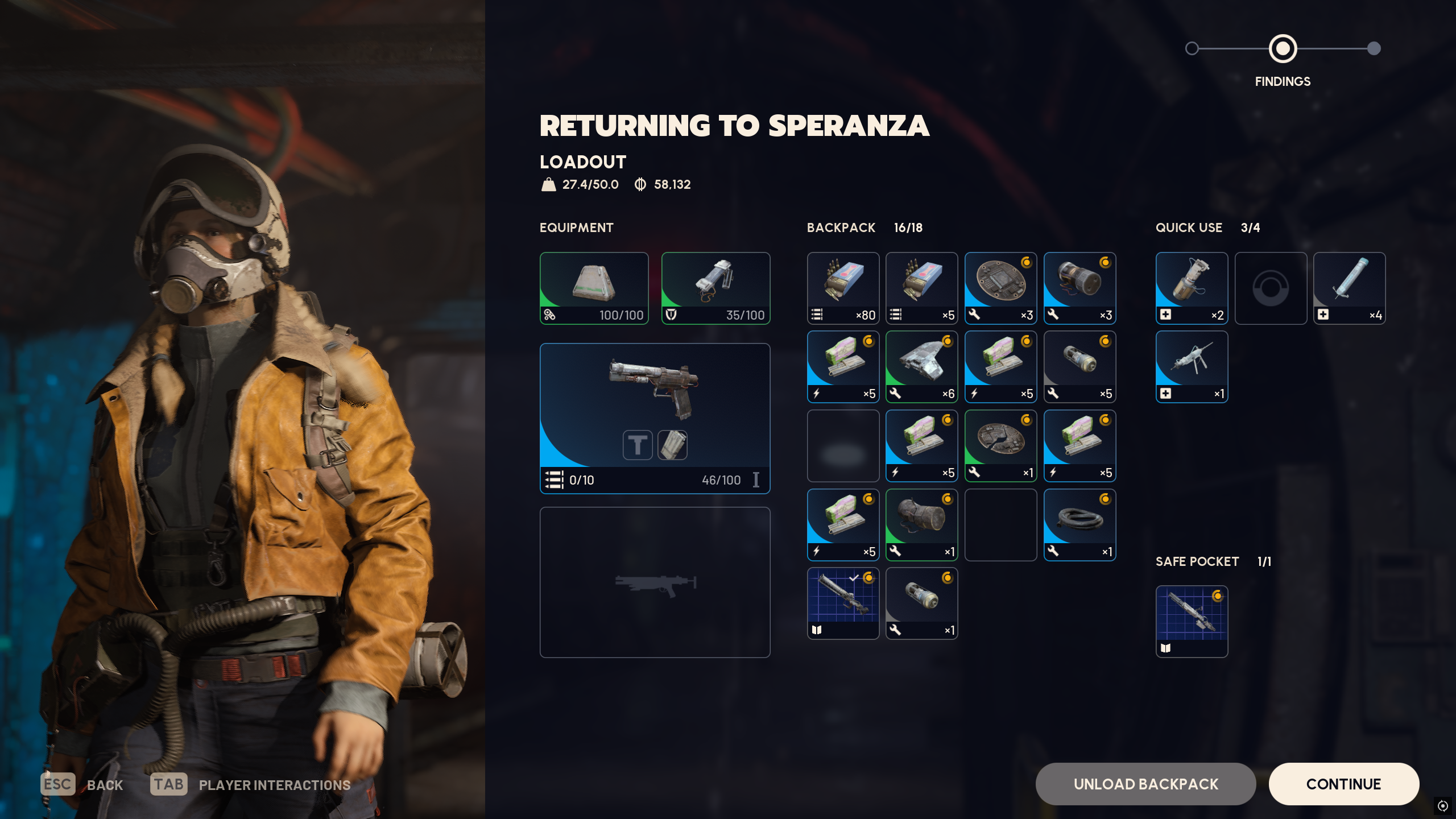This screenshot has width=1456, height=819.
Task: Open the safe pocket blueprint item
Action: point(1192,622)
